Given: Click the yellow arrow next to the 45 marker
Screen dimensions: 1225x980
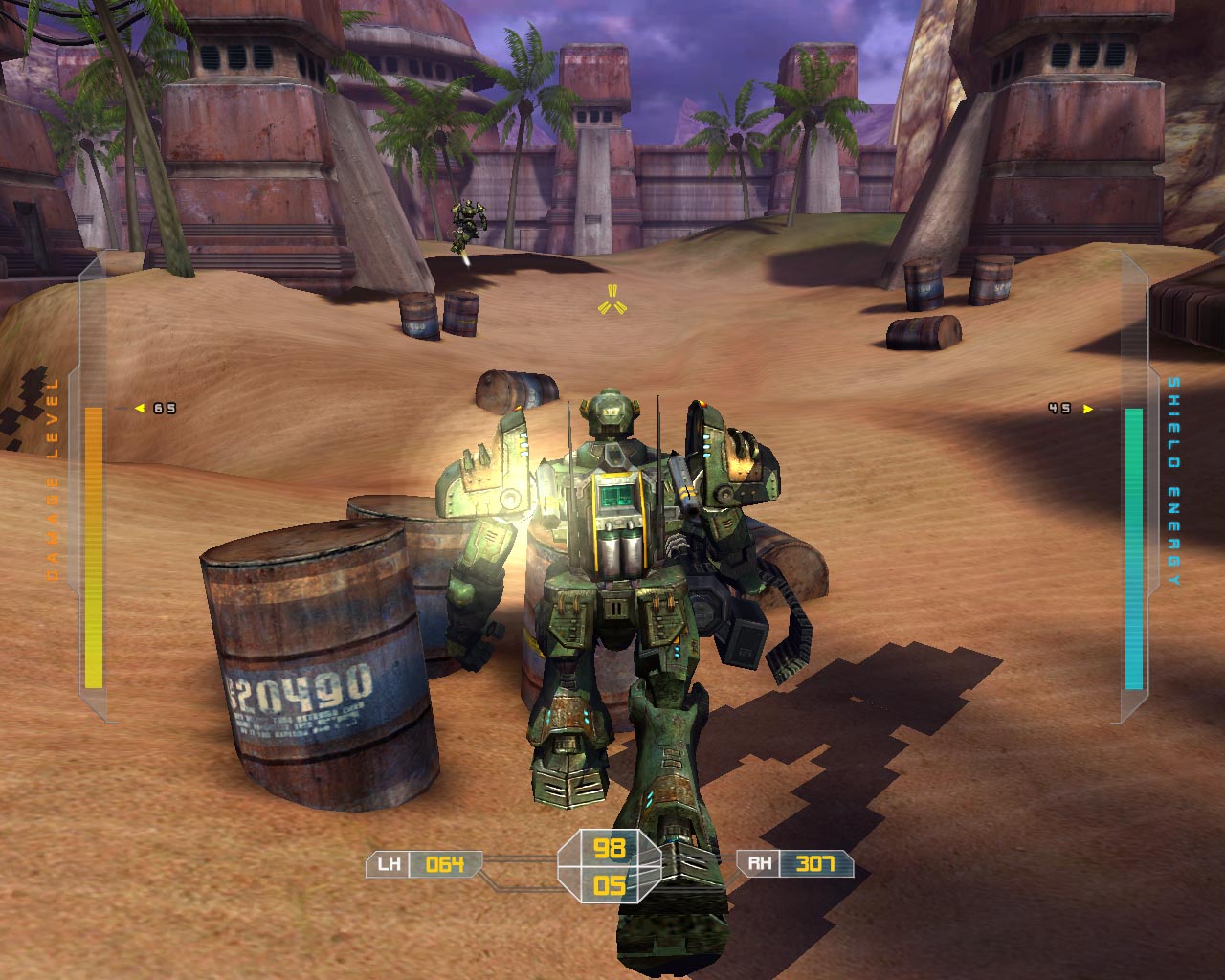Looking at the screenshot, I should tap(1086, 410).
